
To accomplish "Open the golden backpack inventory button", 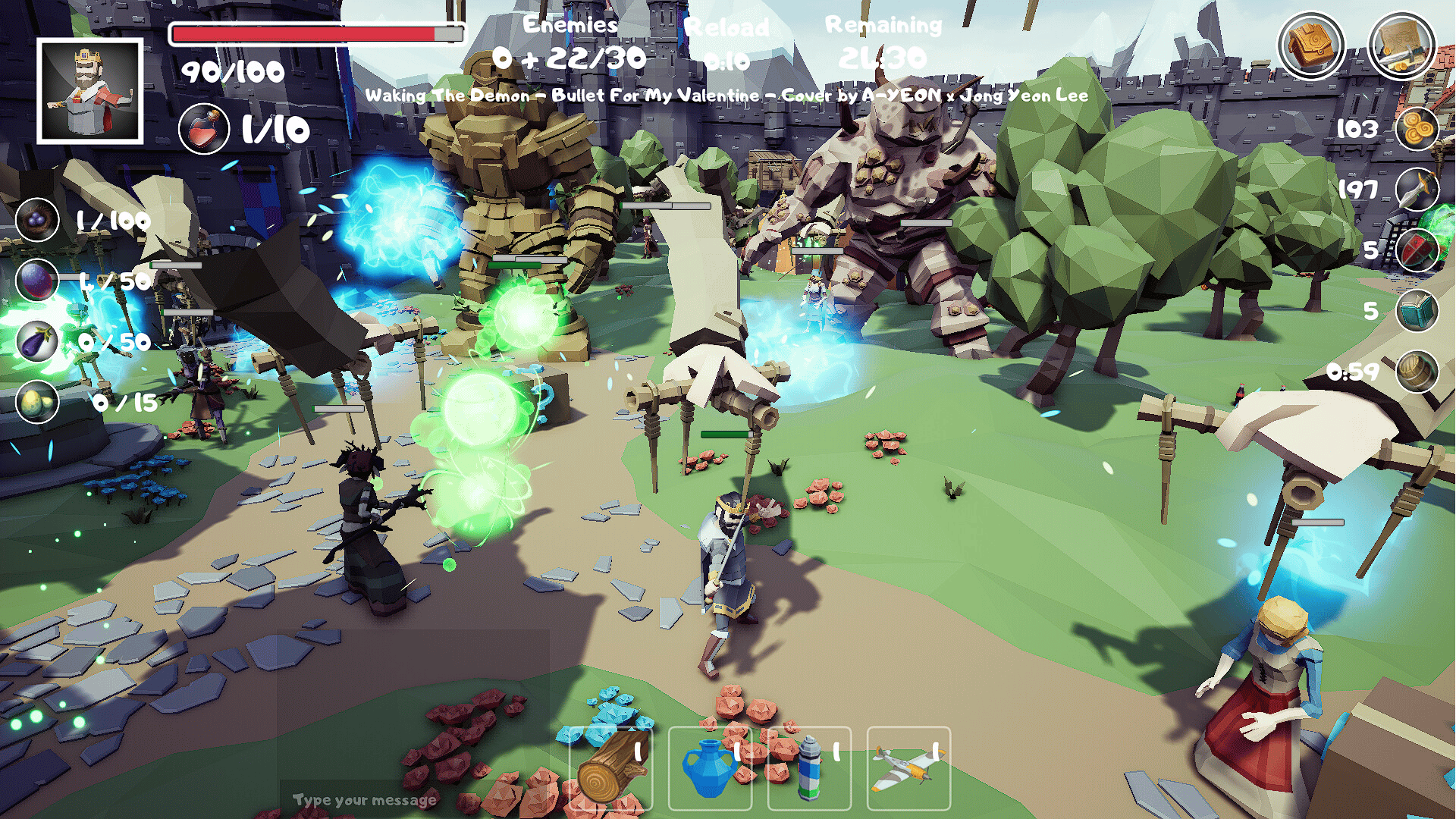I will click(1310, 45).
